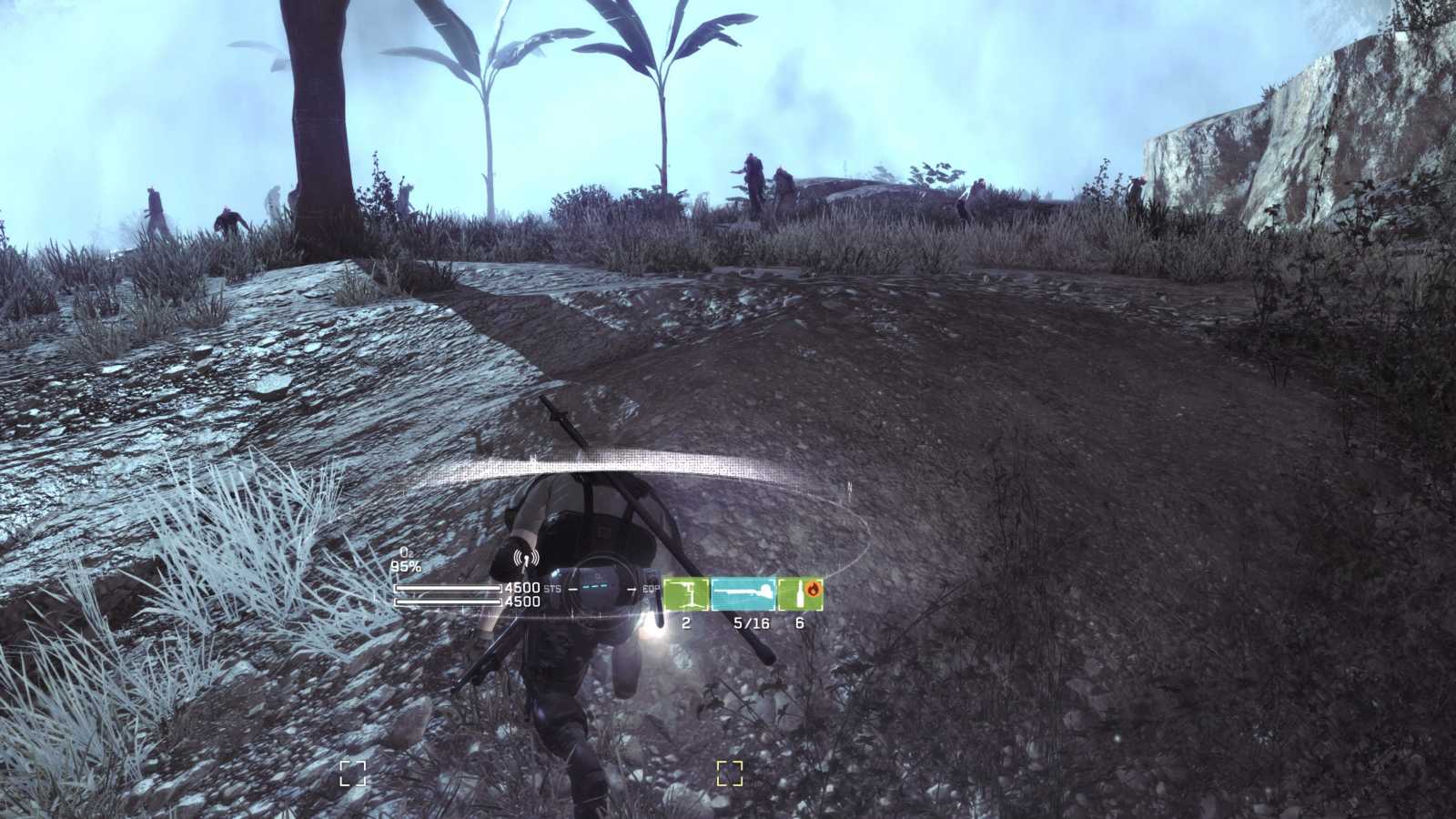Image resolution: width=1456 pixels, height=819 pixels.
Task: Click the flame emblem on the bottle slot
Action: [814, 588]
